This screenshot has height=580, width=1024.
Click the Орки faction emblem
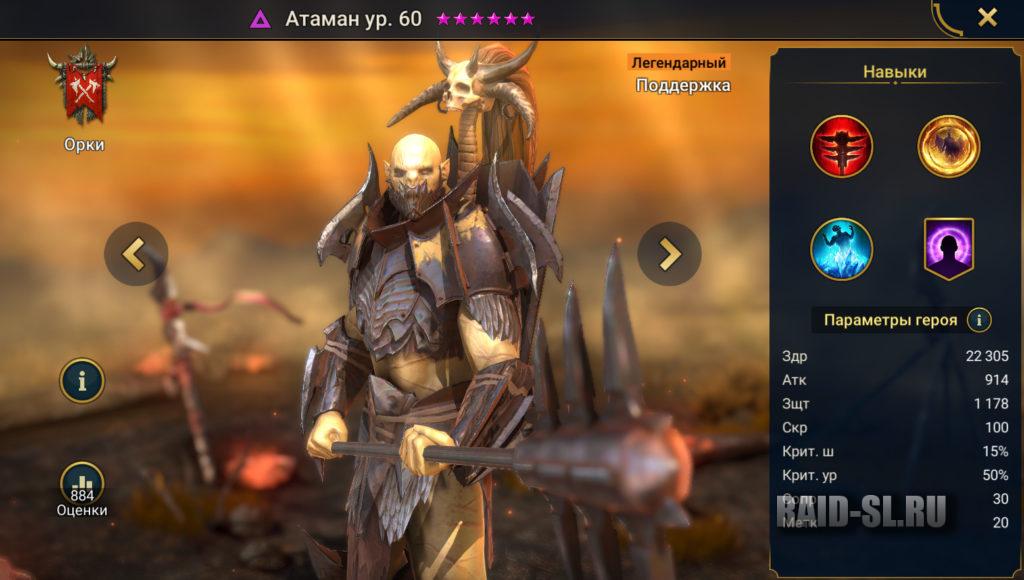click(83, 90)
